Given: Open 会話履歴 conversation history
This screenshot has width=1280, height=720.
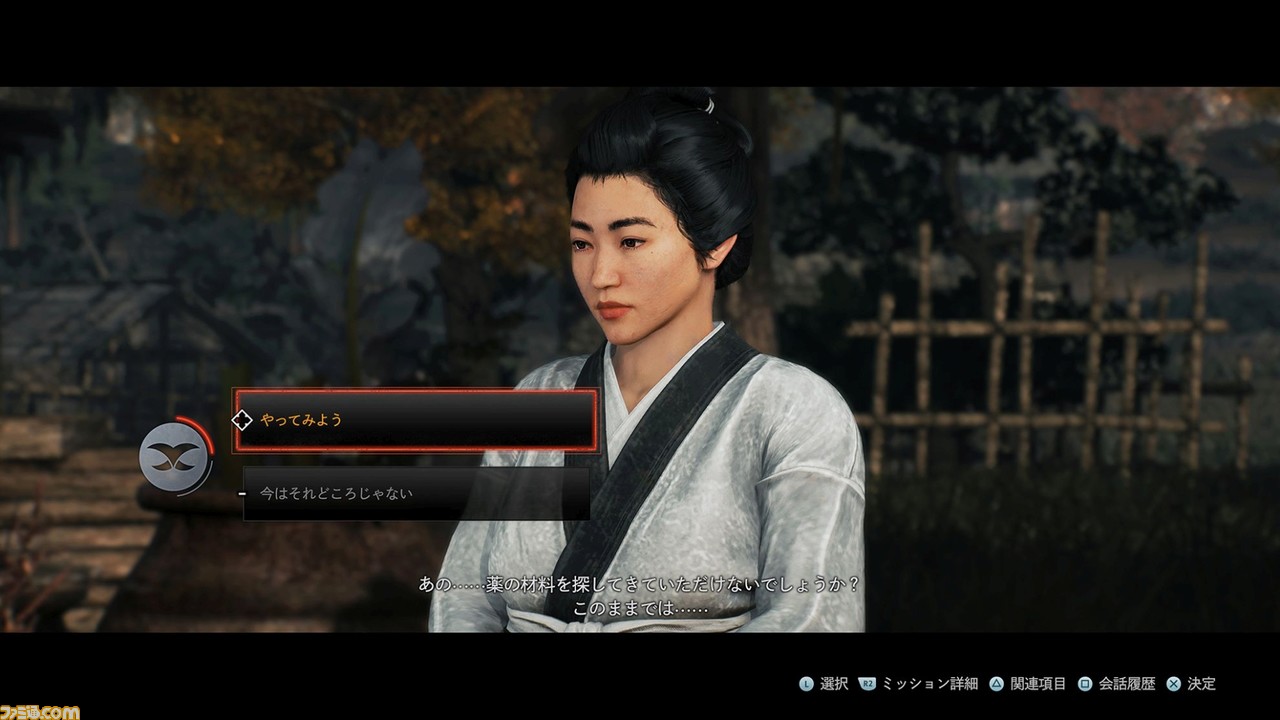Looking at the screenshot, I should 1128,683.
